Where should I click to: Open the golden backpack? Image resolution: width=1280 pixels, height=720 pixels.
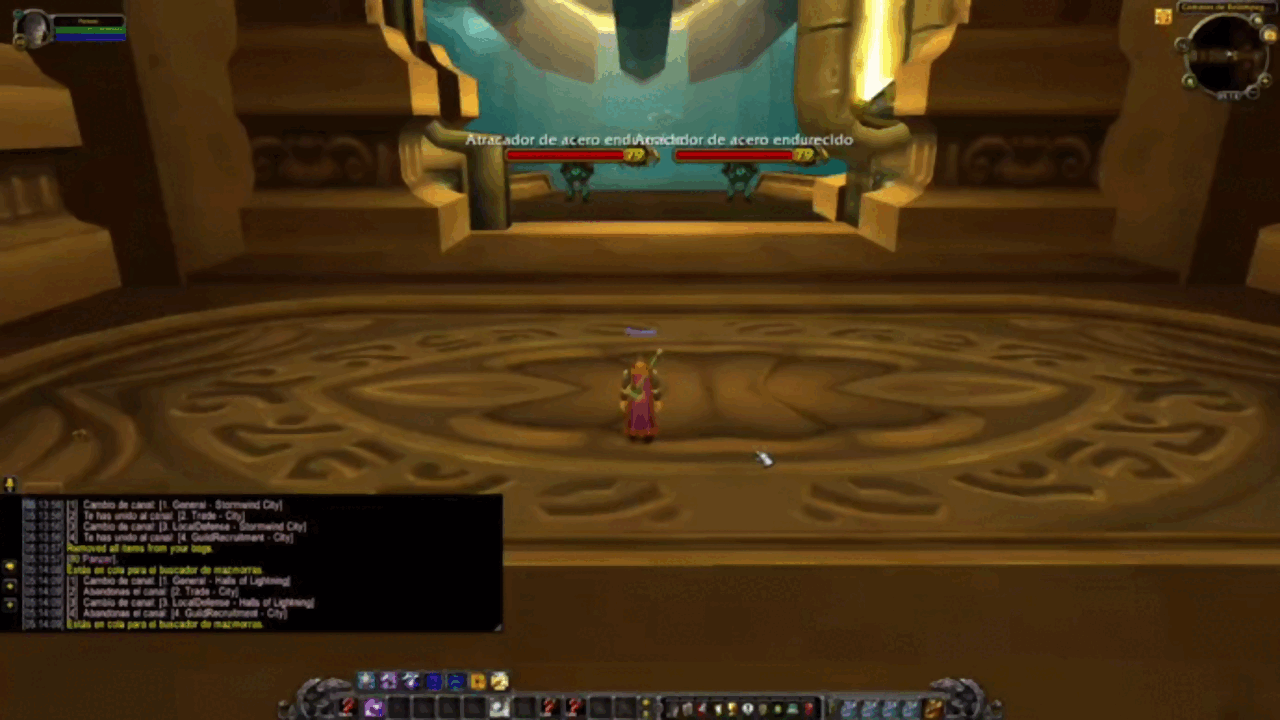click(933, 708)
